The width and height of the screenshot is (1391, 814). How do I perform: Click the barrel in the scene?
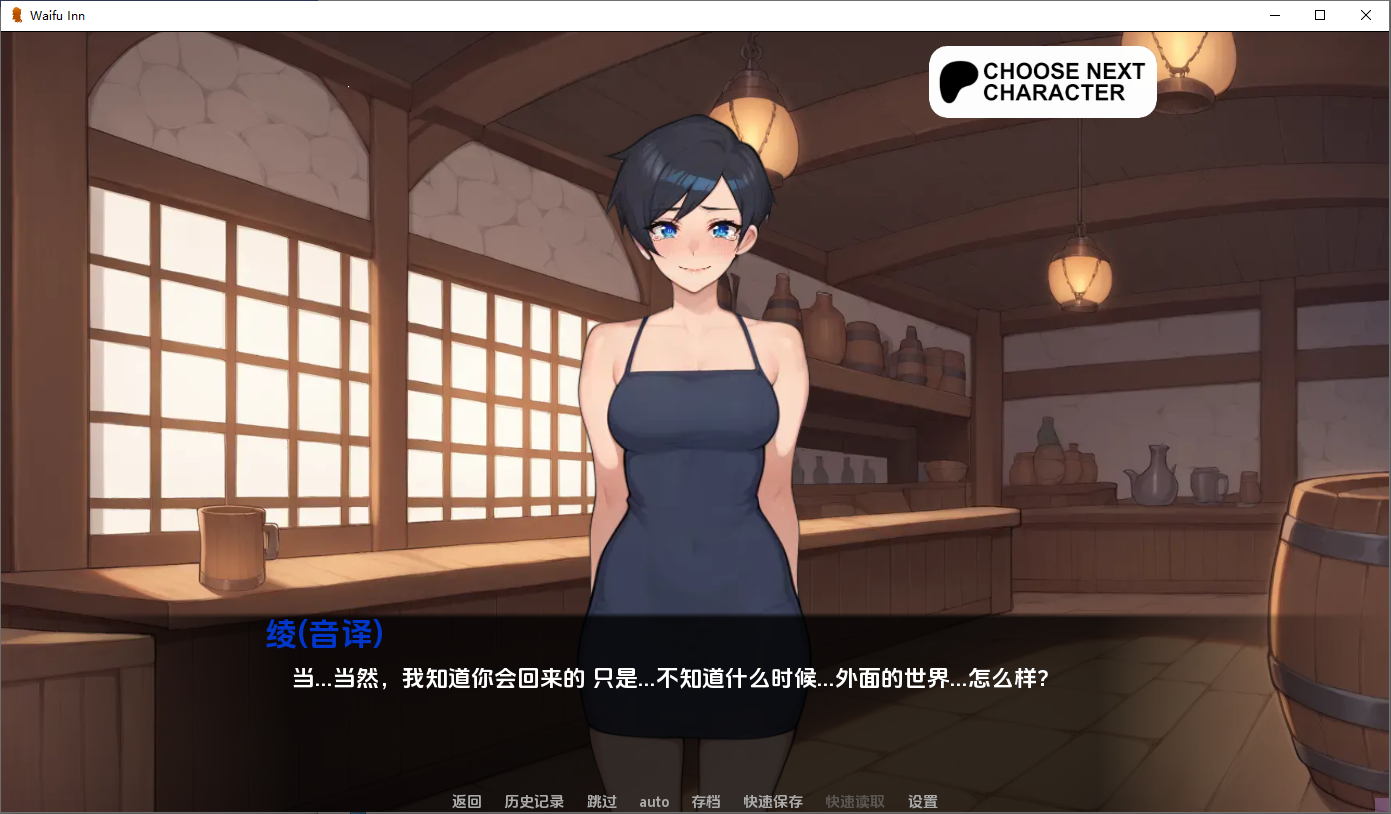(x=1330, y=620)
